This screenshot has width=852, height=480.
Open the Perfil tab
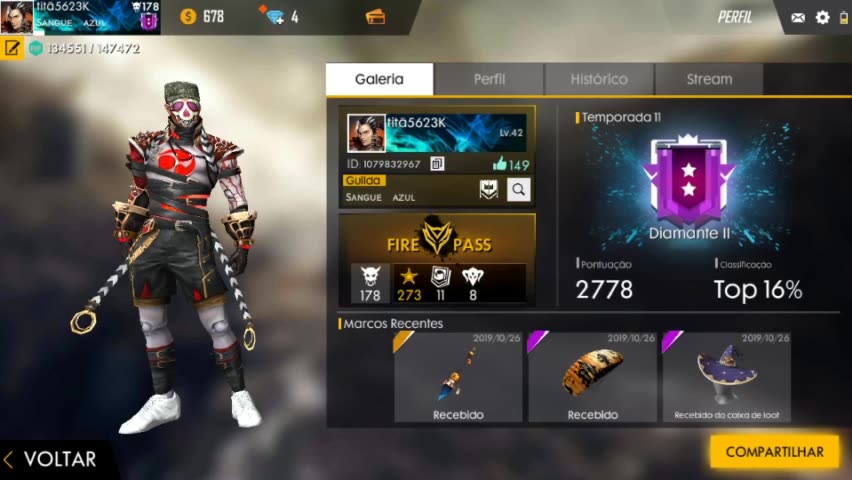click(x=489, y=79)
